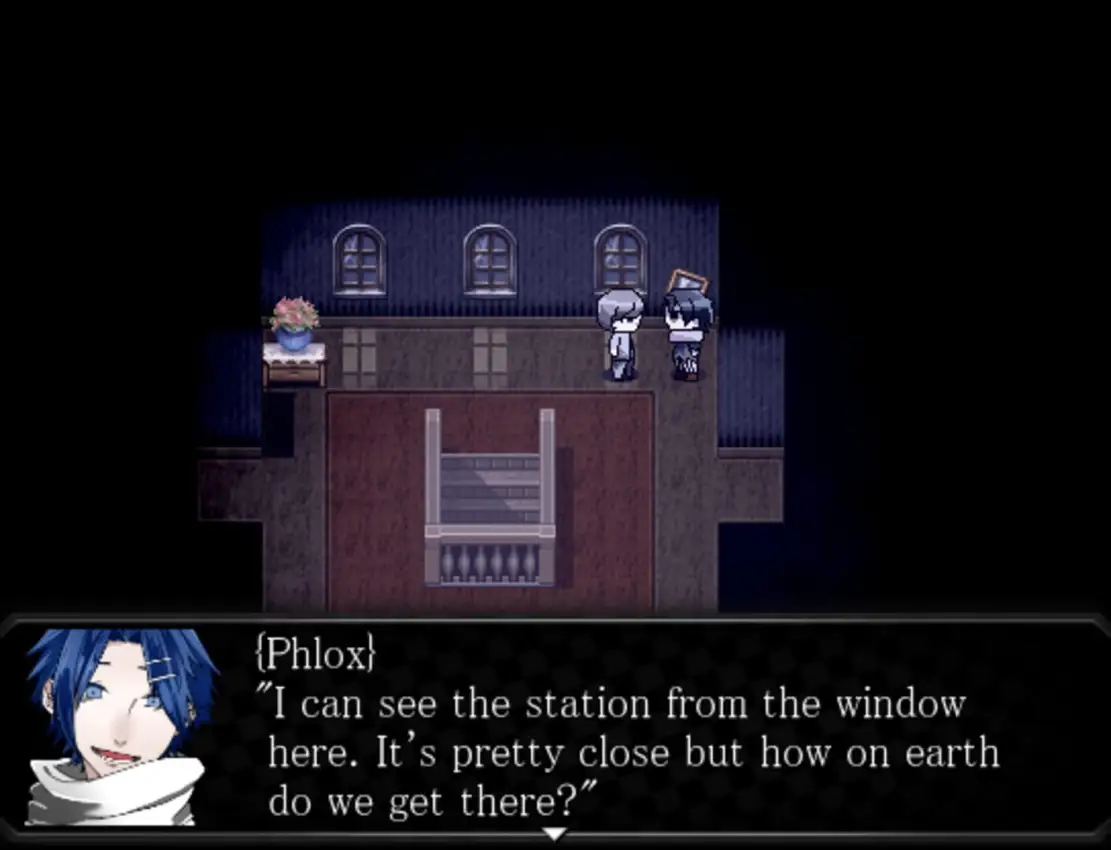This screenshot has height=850, width=1111.
Task: Advance dialogue with the white continue arrow
Action: (554, 833)
